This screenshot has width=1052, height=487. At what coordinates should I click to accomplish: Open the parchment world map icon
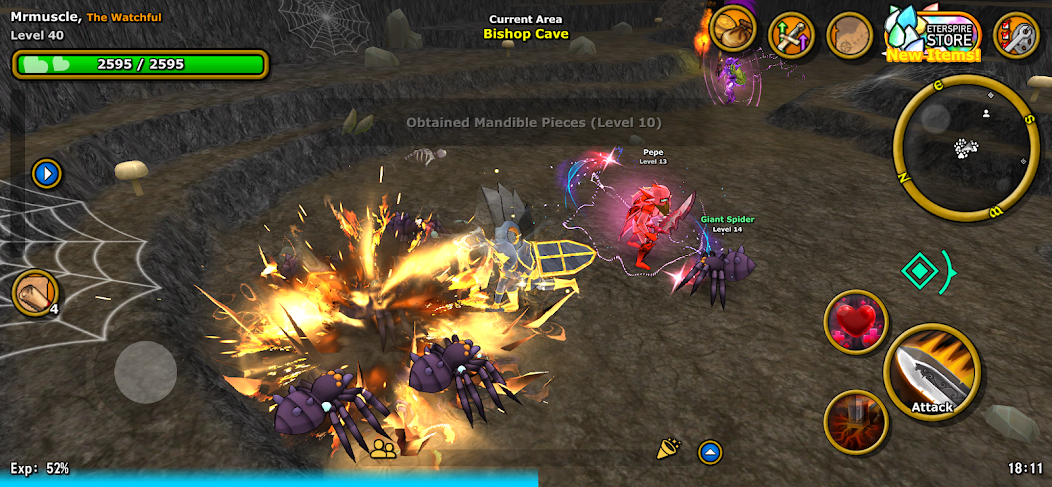point(851,35)
